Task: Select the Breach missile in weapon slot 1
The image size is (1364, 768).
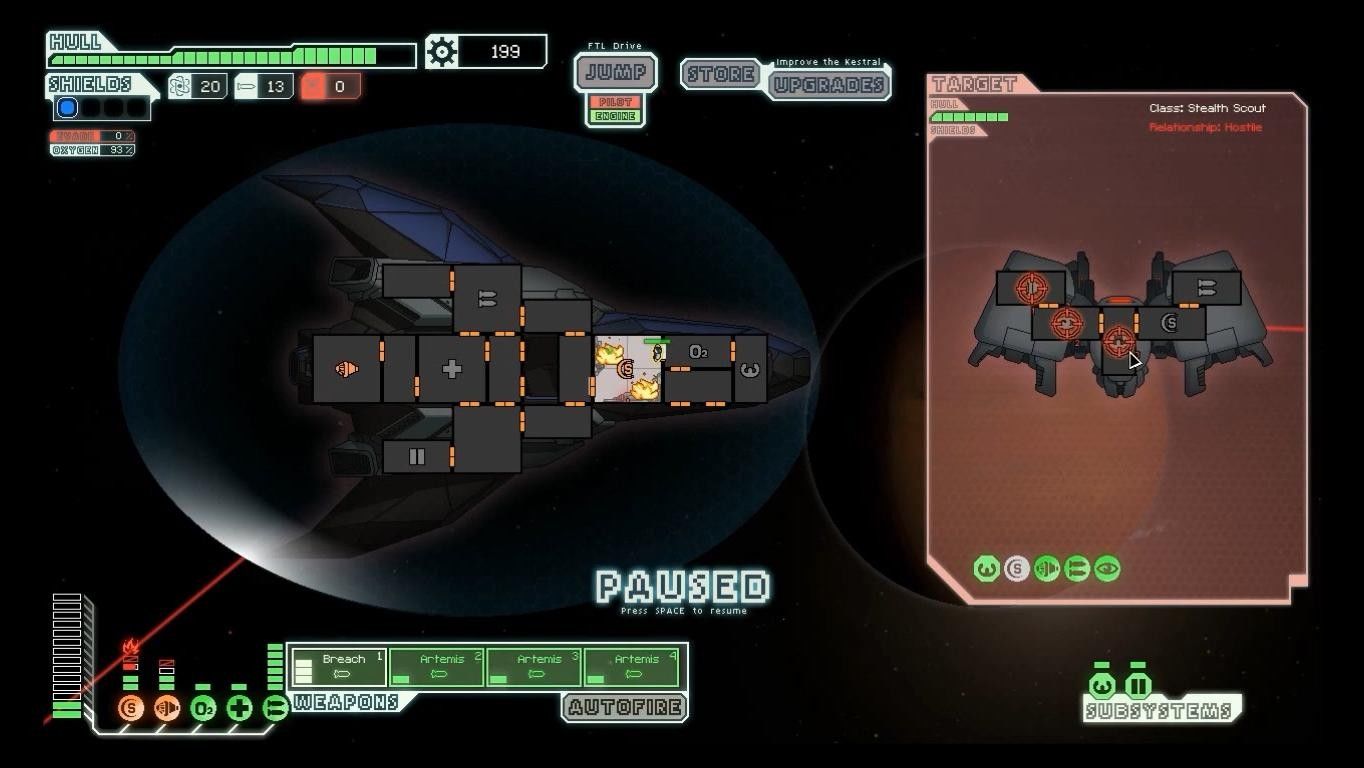Action: point(339,667)
